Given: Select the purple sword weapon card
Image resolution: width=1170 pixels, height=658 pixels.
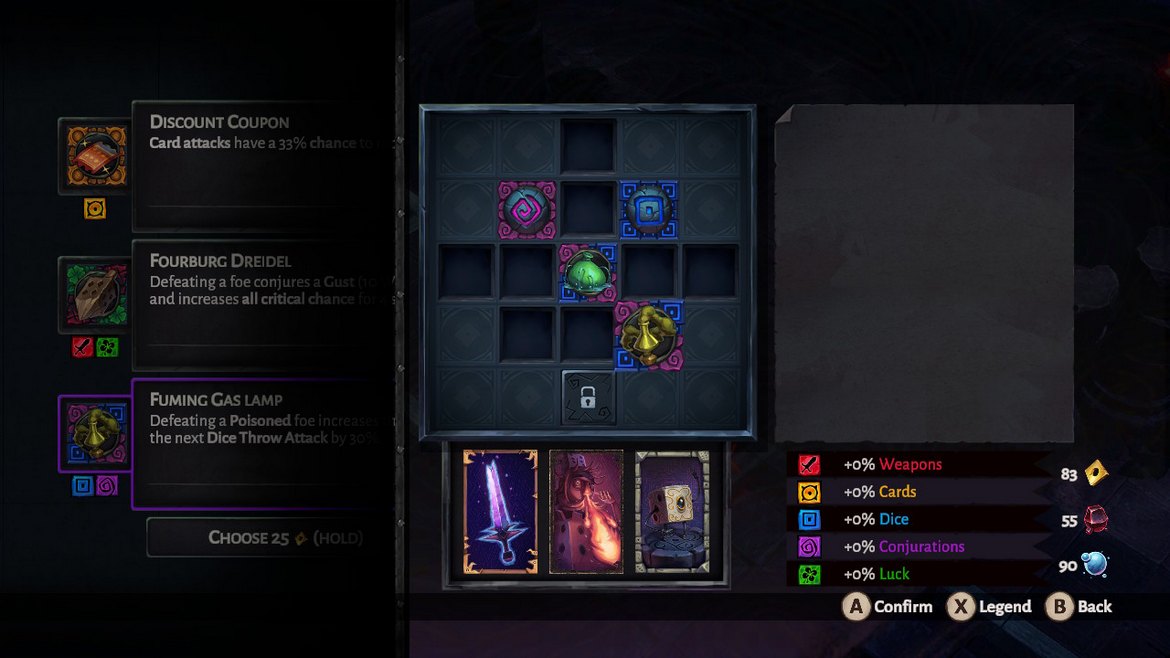Looking at the screenshot, I should point(500,512).
